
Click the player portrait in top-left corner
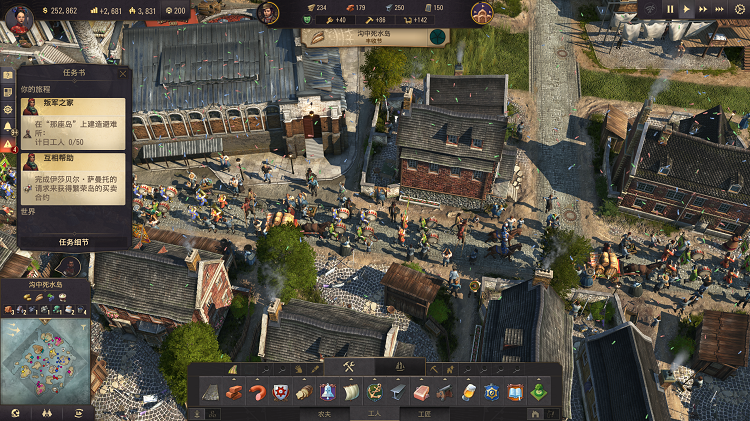point(19,19)
